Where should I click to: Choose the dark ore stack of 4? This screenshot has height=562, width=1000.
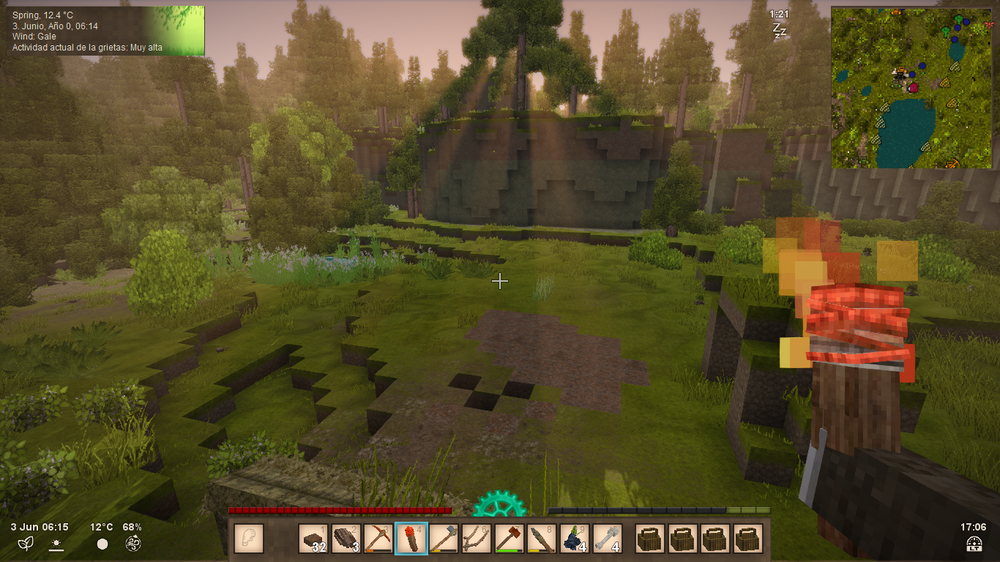click(x=574, y=539)
